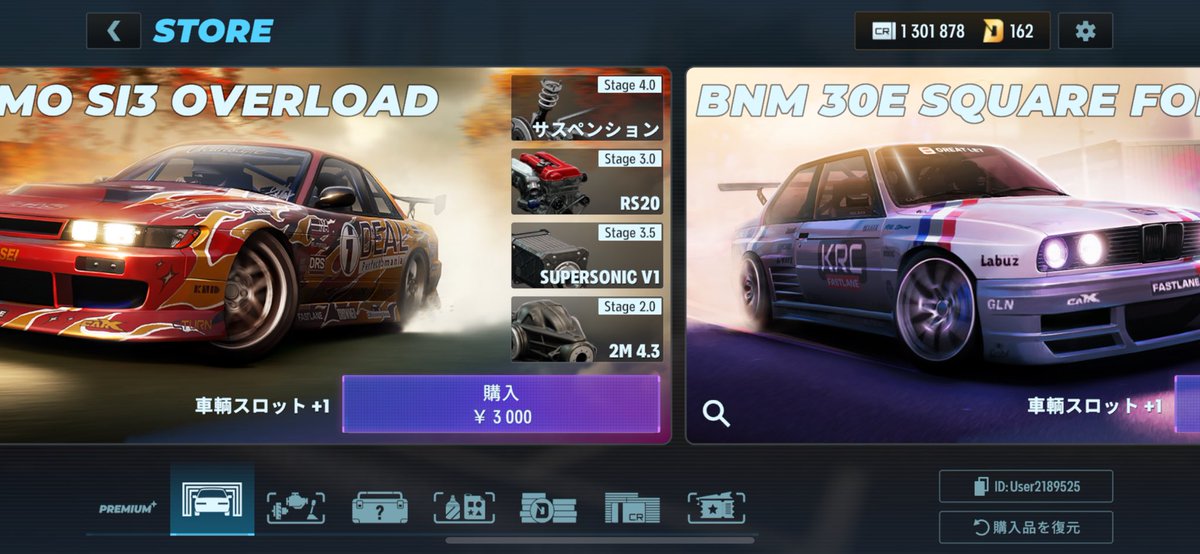Select the 2M 4.3 Stage 2.0 differential
Viewport: 1200px width, 554px height.
click(586, 329)
